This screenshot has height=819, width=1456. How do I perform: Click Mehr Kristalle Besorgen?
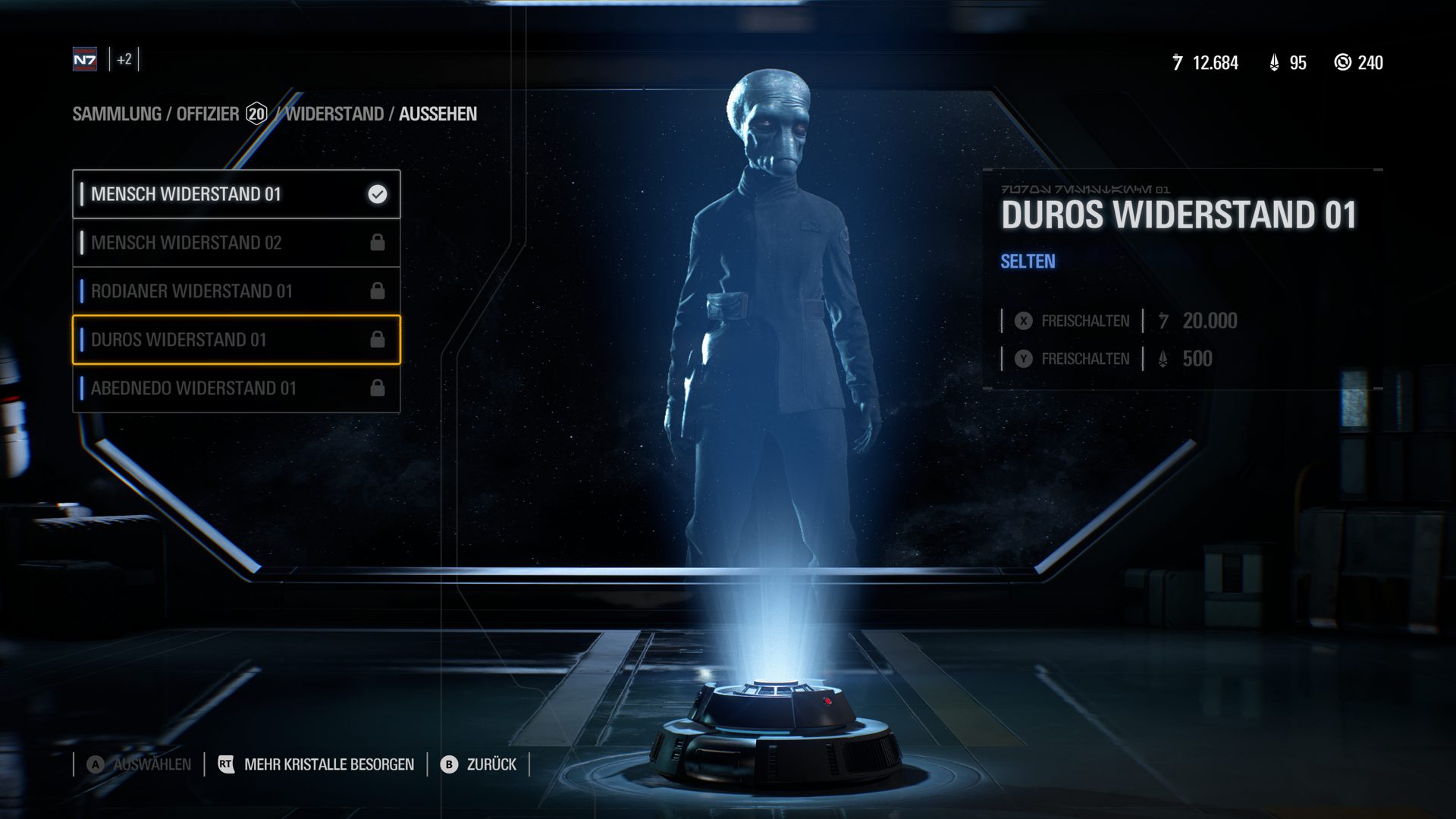click(x=316, y=764)
